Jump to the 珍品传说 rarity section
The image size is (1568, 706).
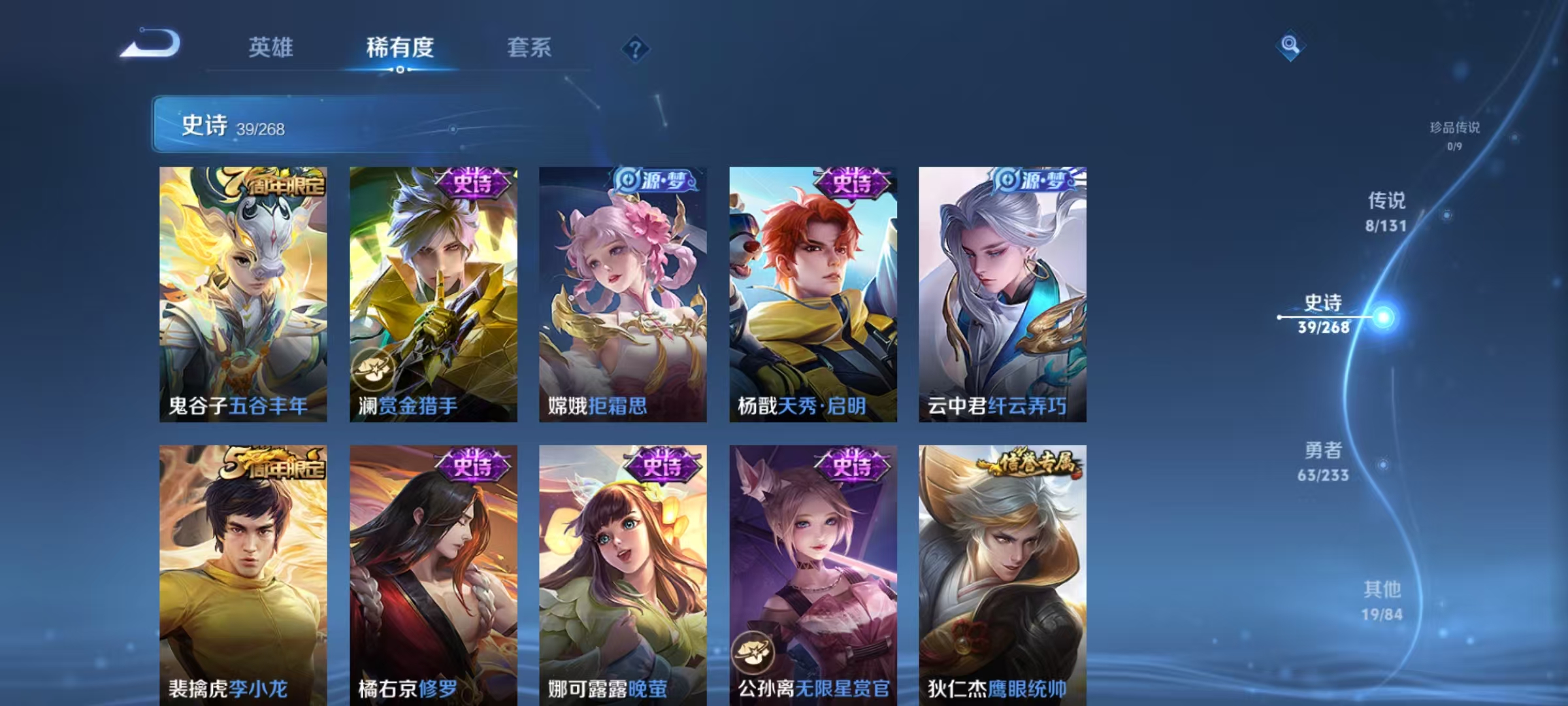point(1454,135)
